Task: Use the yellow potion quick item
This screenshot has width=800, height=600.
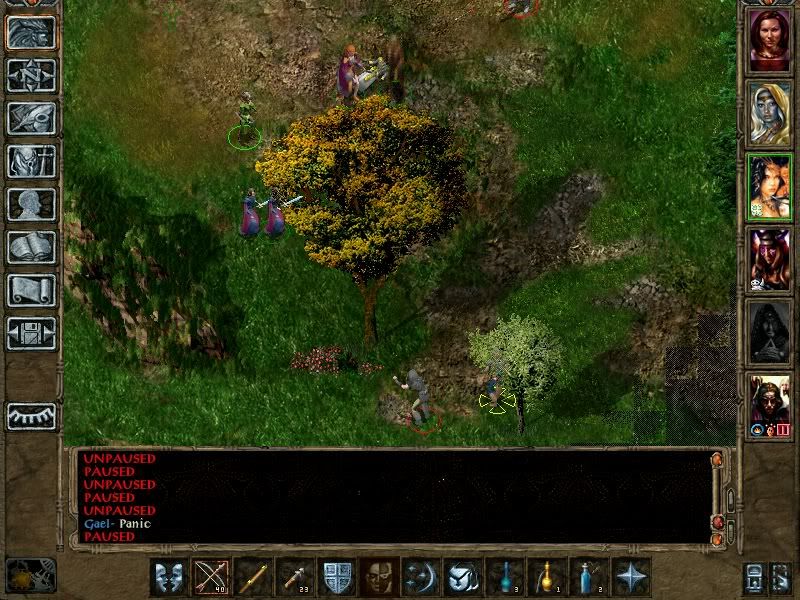Action: (x=546, y=577)
